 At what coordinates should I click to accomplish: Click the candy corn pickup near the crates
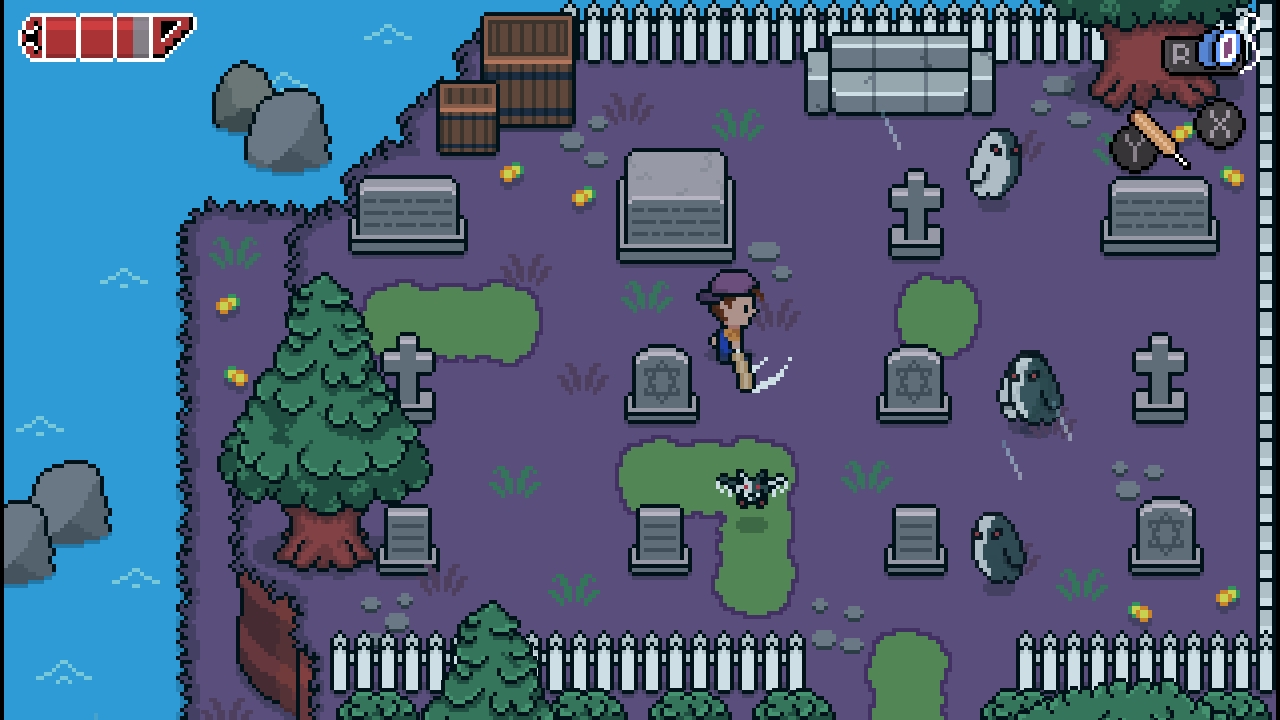pyautogui.click(x=510, y=171)
